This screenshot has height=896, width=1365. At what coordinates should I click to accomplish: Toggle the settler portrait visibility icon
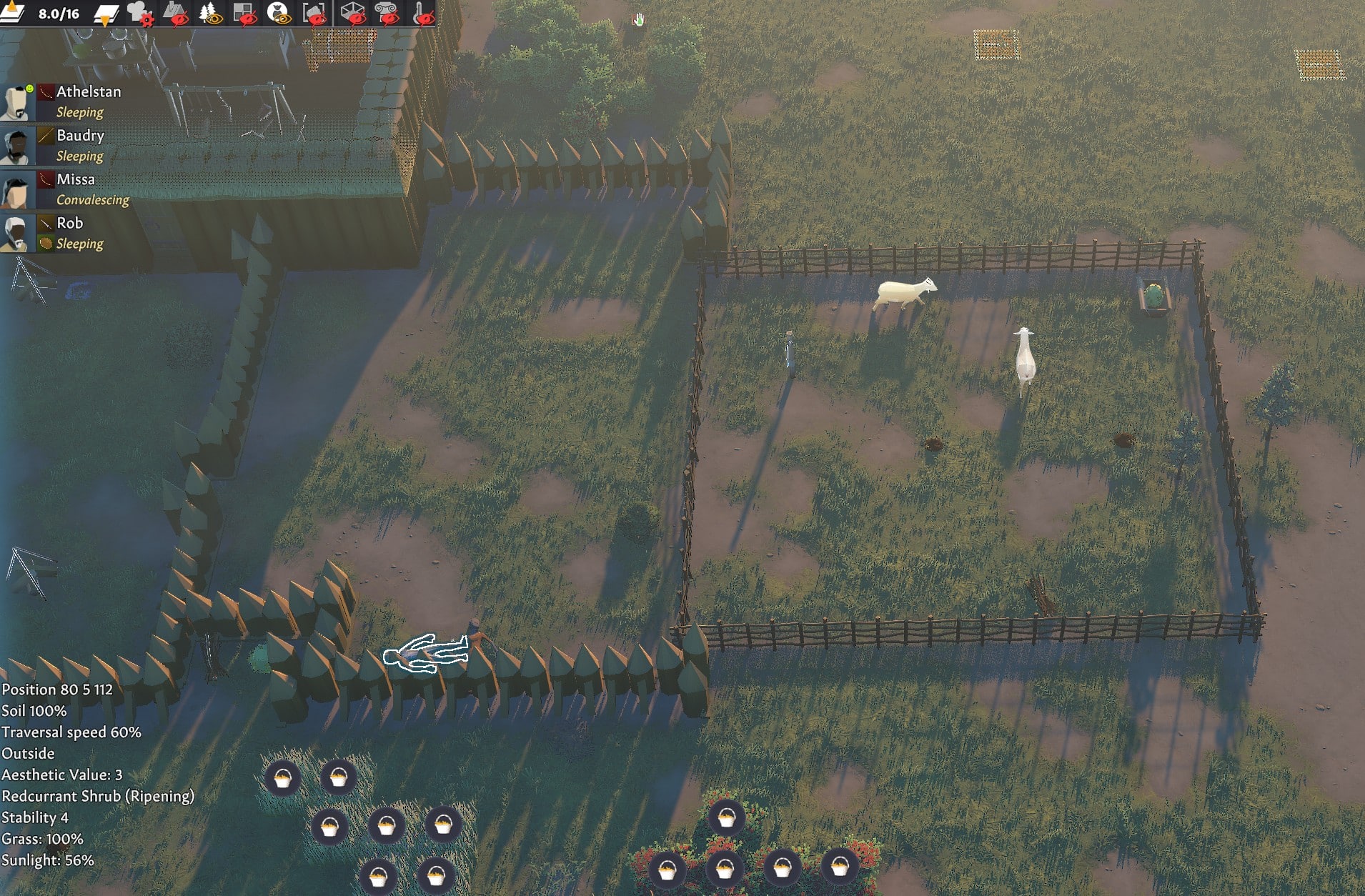[x=278, y=13]
